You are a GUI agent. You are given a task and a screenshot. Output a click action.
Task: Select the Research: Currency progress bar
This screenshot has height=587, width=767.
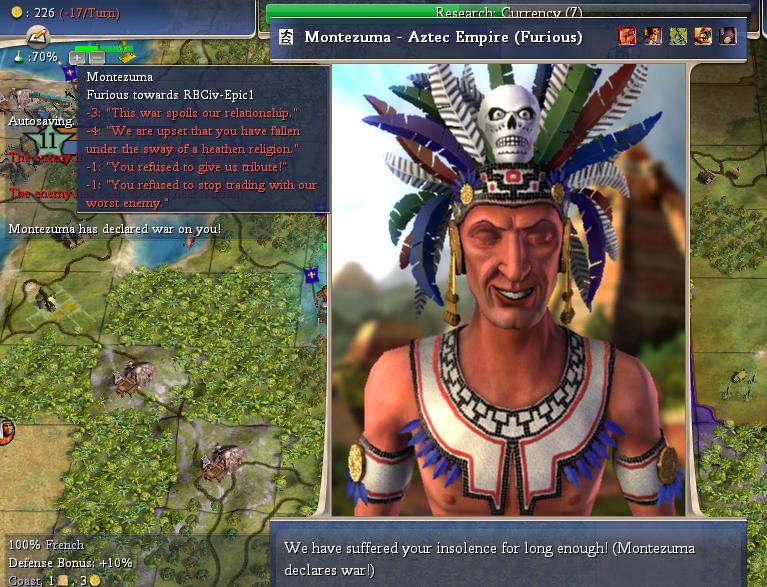(x=508, y=13)
